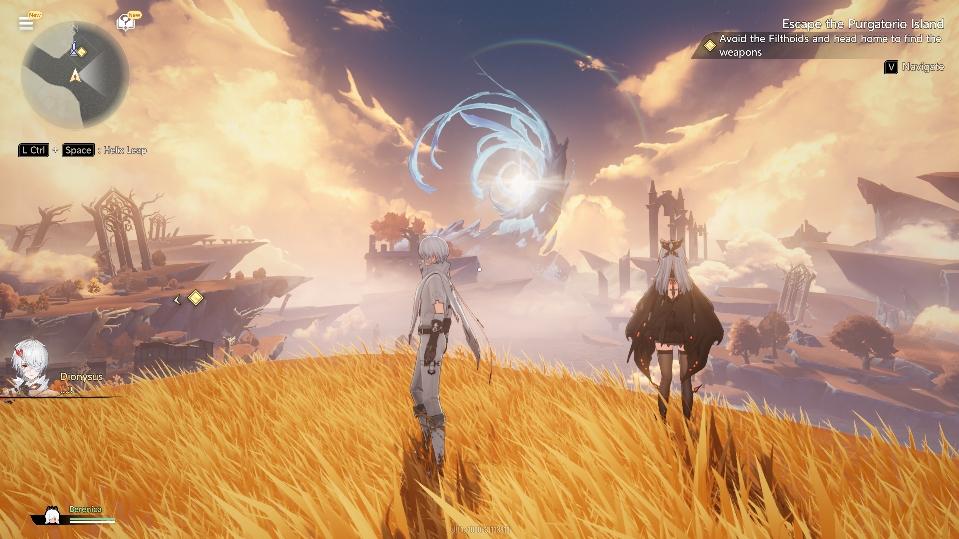959x539 pixels.
Task: Click the diamond quest marker on the minimap
Action: [x=82, y=51]
